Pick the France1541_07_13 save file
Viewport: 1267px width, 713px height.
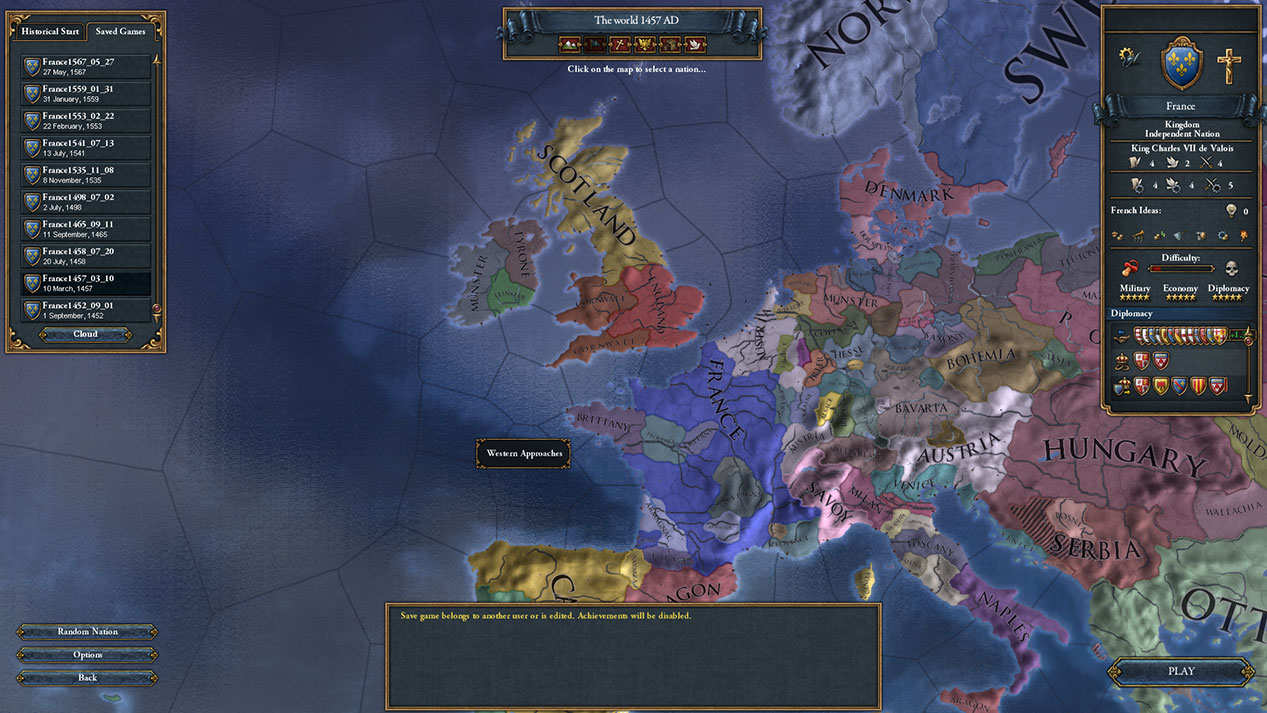tap(86, 147)
